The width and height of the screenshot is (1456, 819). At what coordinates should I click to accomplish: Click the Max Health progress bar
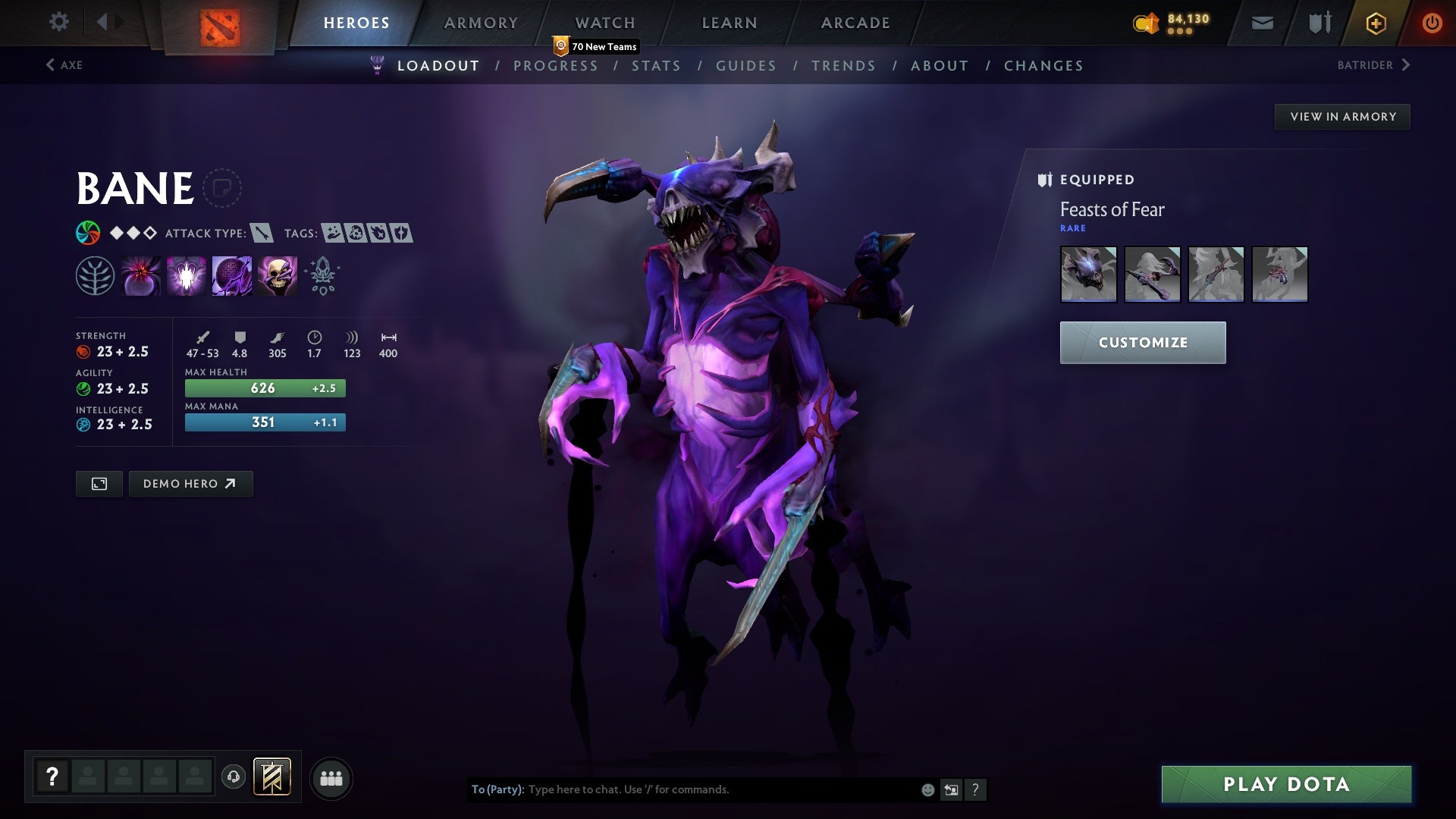(x=265, y=388)
